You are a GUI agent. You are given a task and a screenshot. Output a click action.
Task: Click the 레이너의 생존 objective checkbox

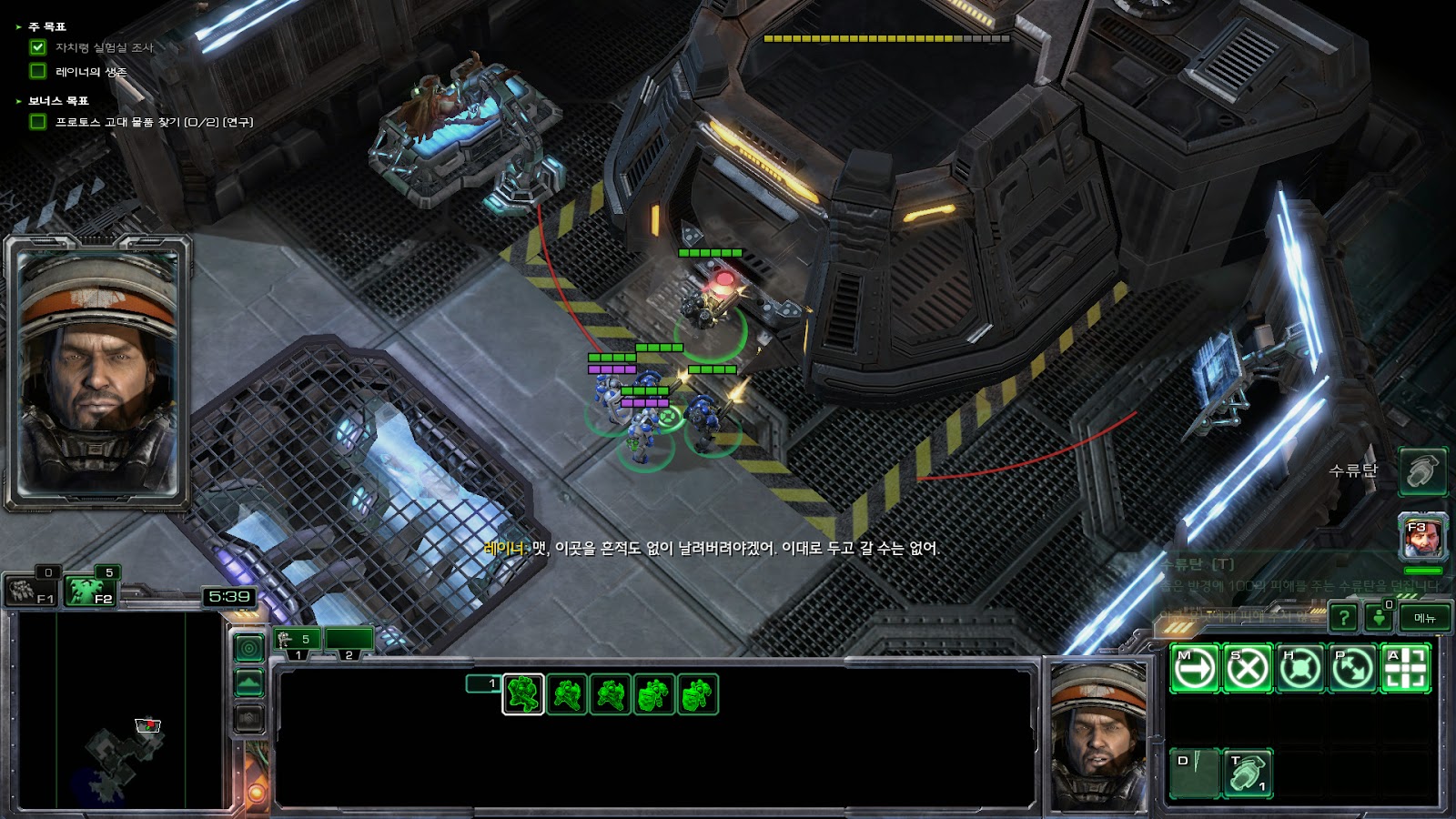(x=38, y=71)
